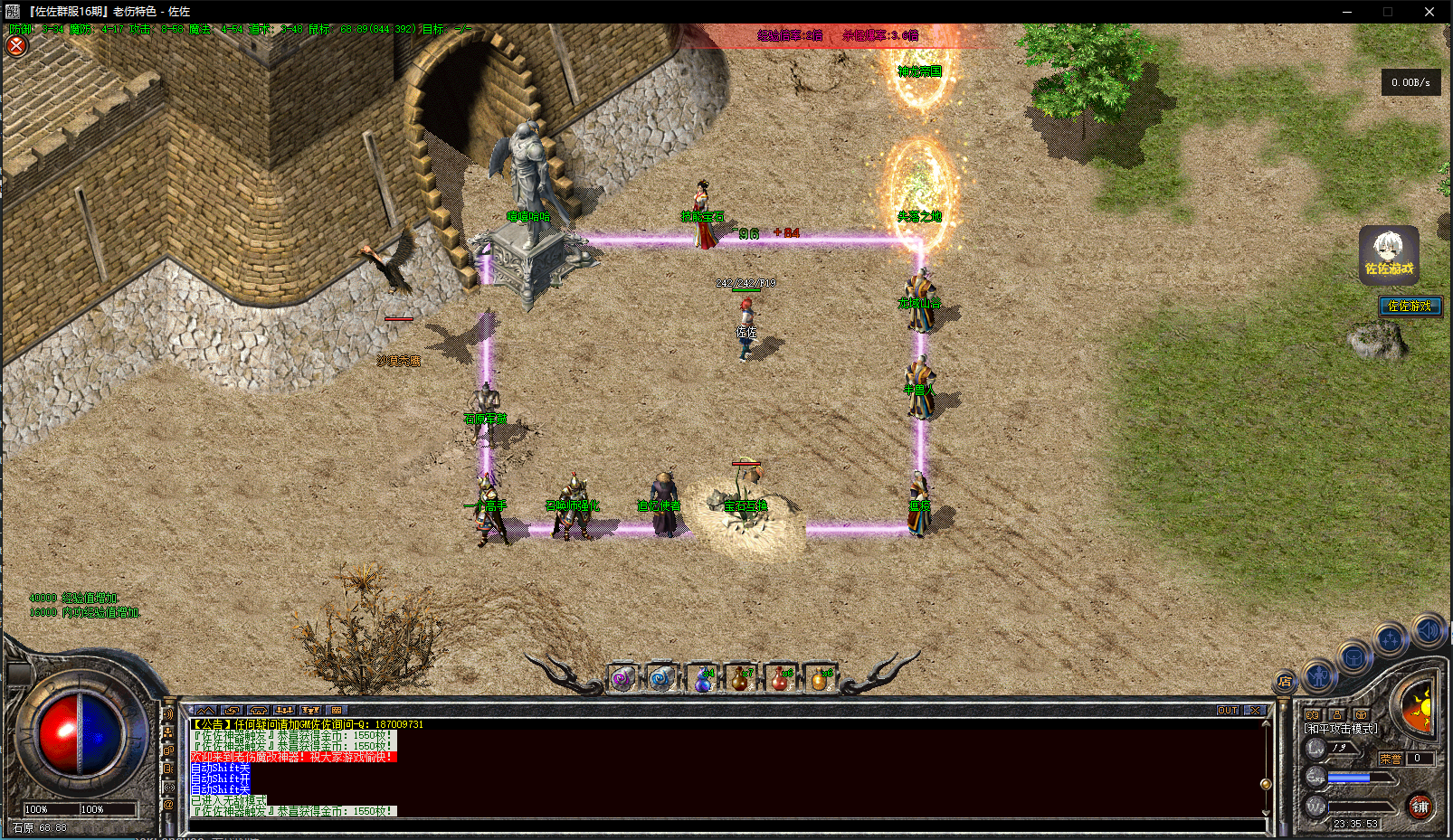This screenshot has height=840, width=1453.
Task: Open the character equipment panel icon
Action: [1318, 674]
